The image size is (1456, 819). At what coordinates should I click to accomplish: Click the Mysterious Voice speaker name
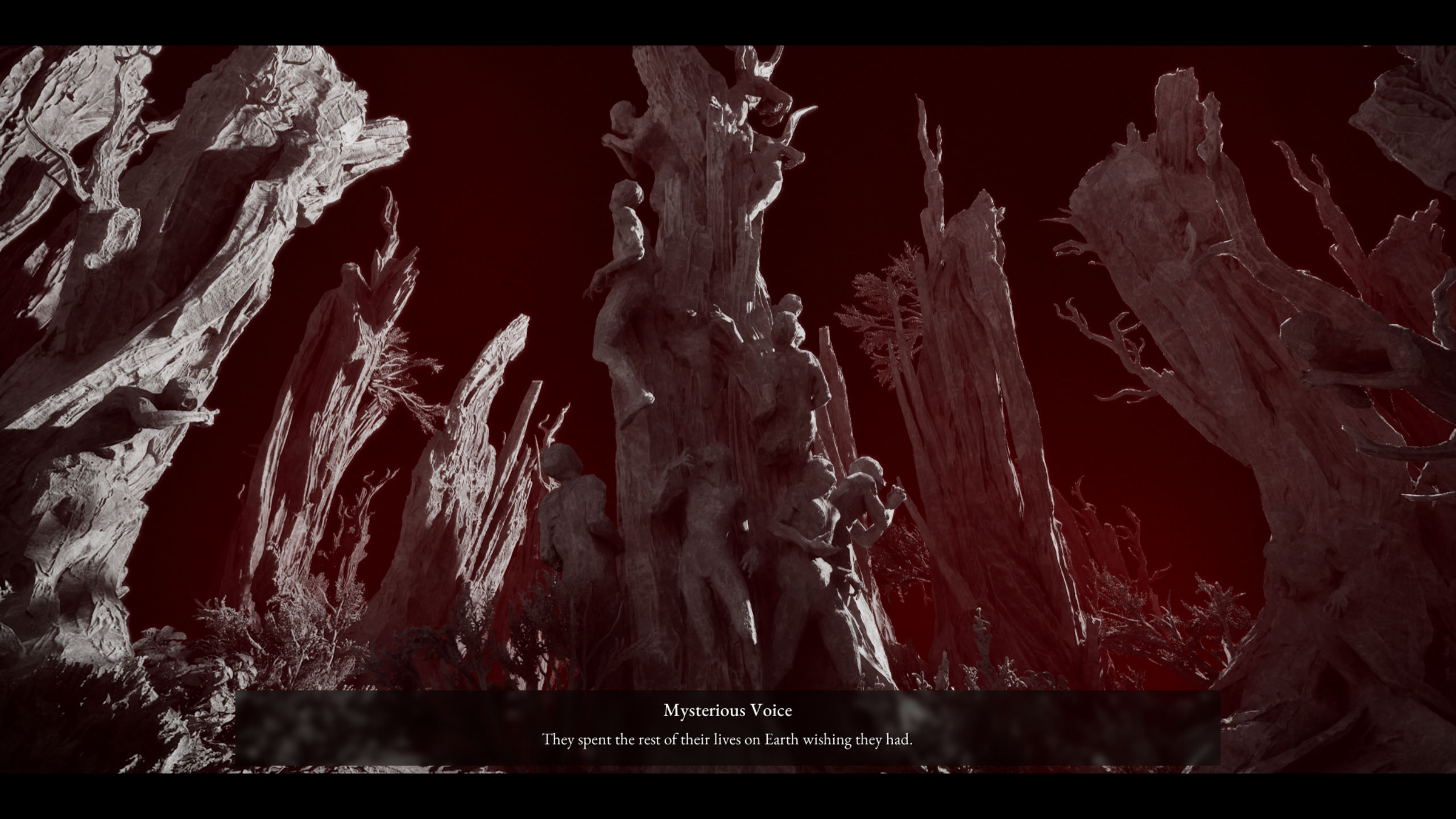727,710
